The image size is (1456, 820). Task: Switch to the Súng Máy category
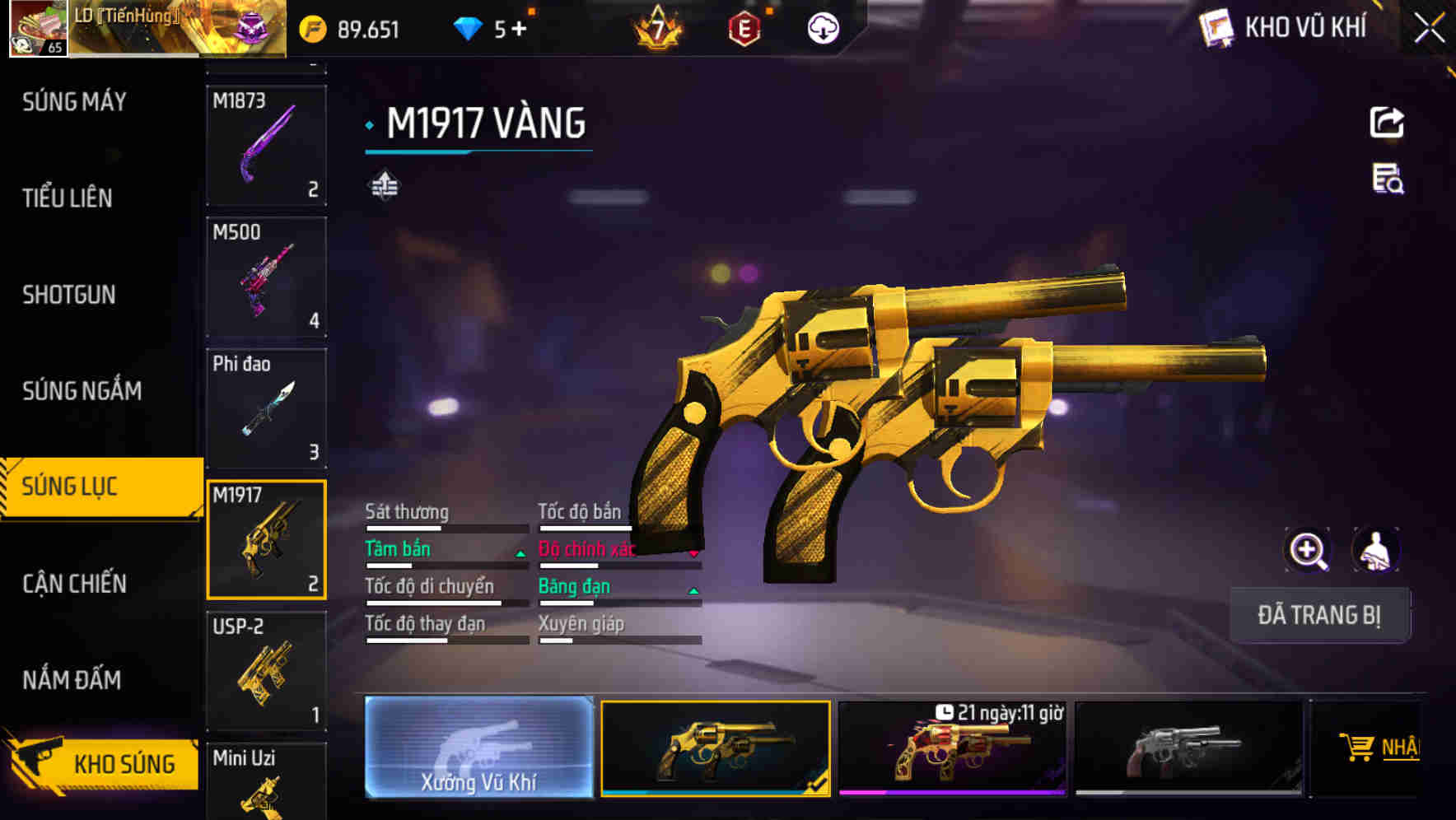(74, 102)
